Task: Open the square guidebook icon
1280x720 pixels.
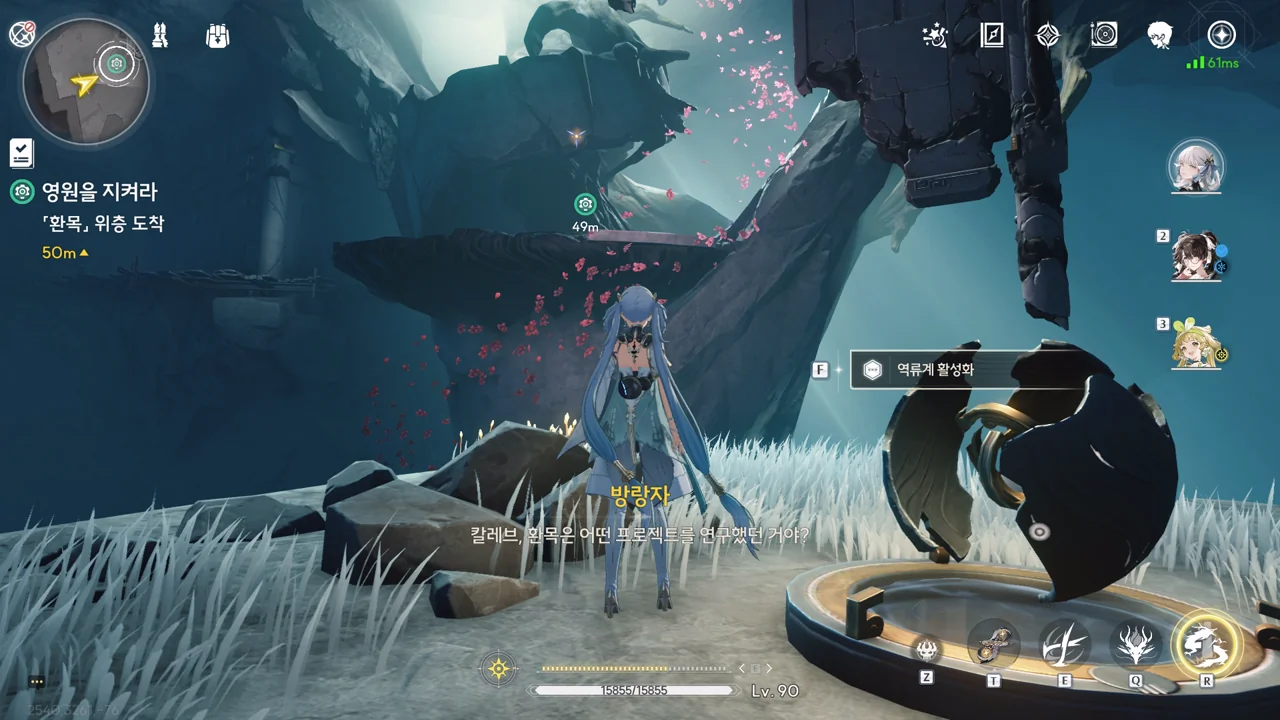Action: pyautogui.click(x=991, y=36)
